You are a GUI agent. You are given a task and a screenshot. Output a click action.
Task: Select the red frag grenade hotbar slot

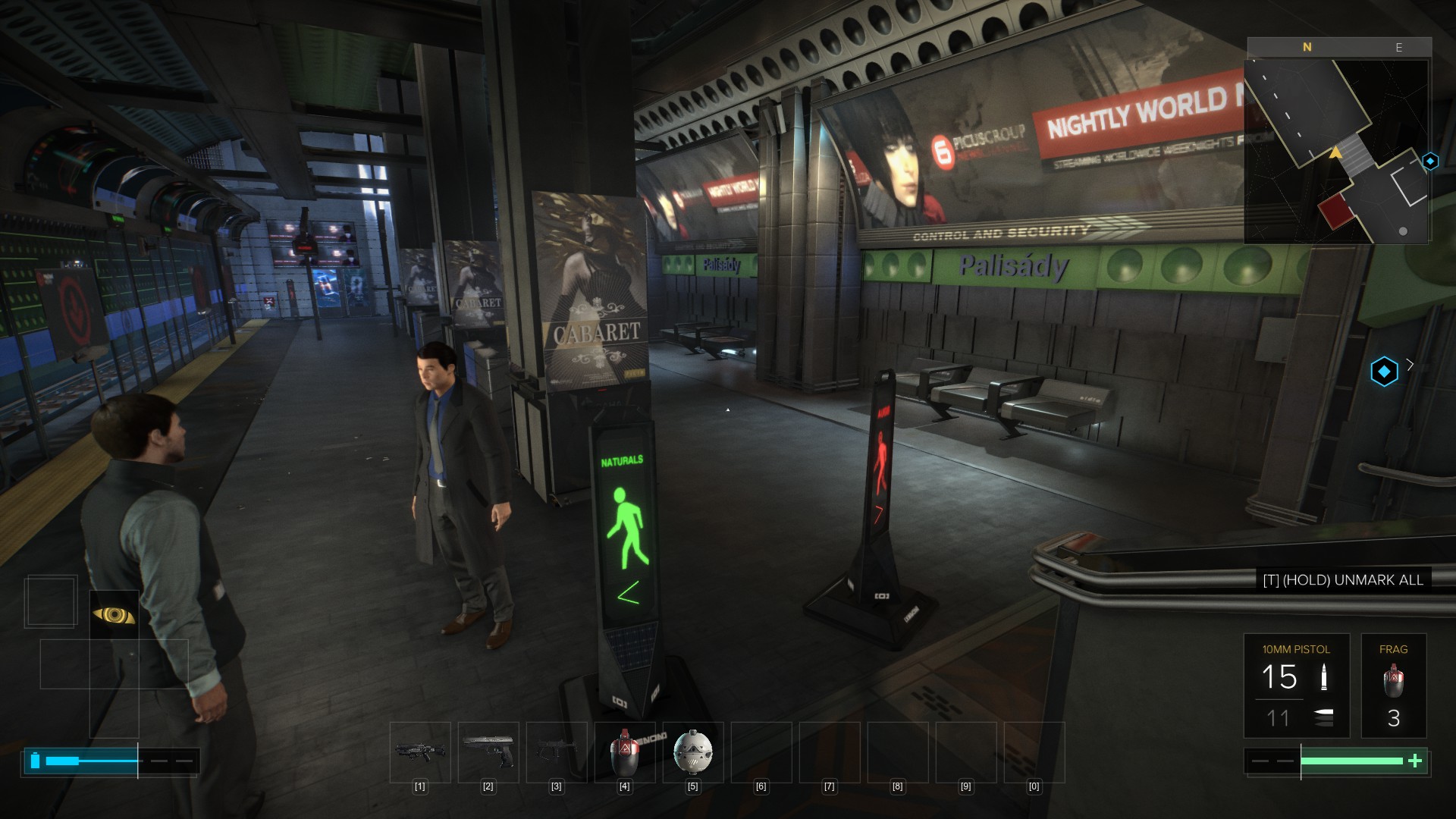624,752
